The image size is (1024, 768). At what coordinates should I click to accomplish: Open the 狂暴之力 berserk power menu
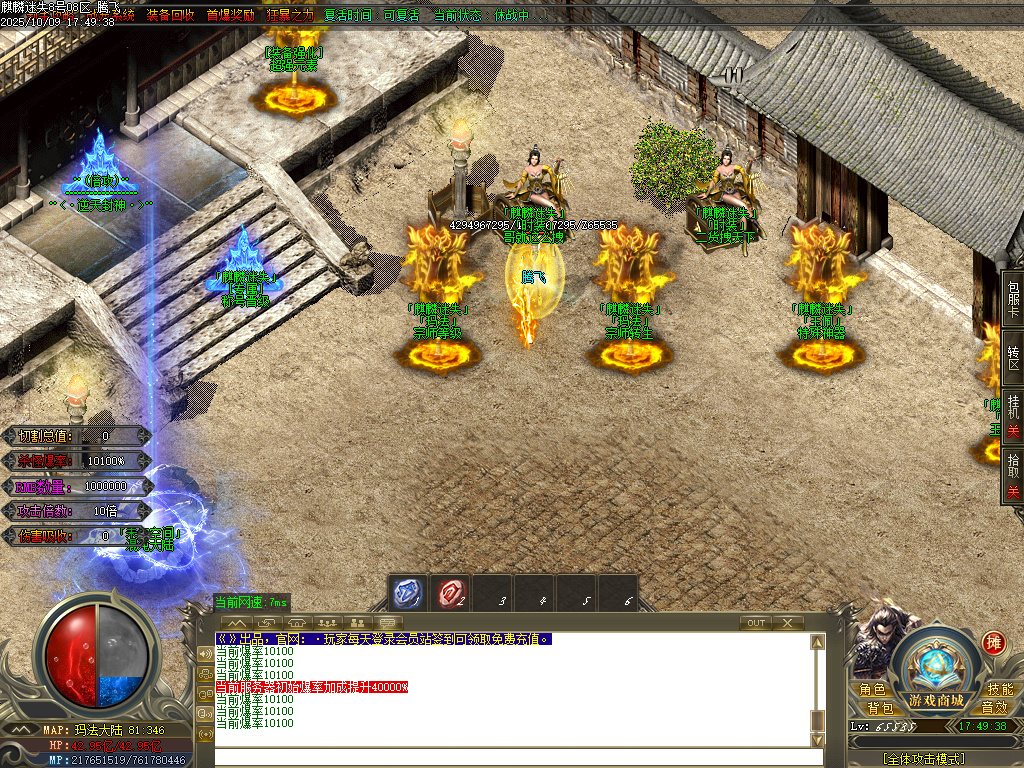click(291, 15)
